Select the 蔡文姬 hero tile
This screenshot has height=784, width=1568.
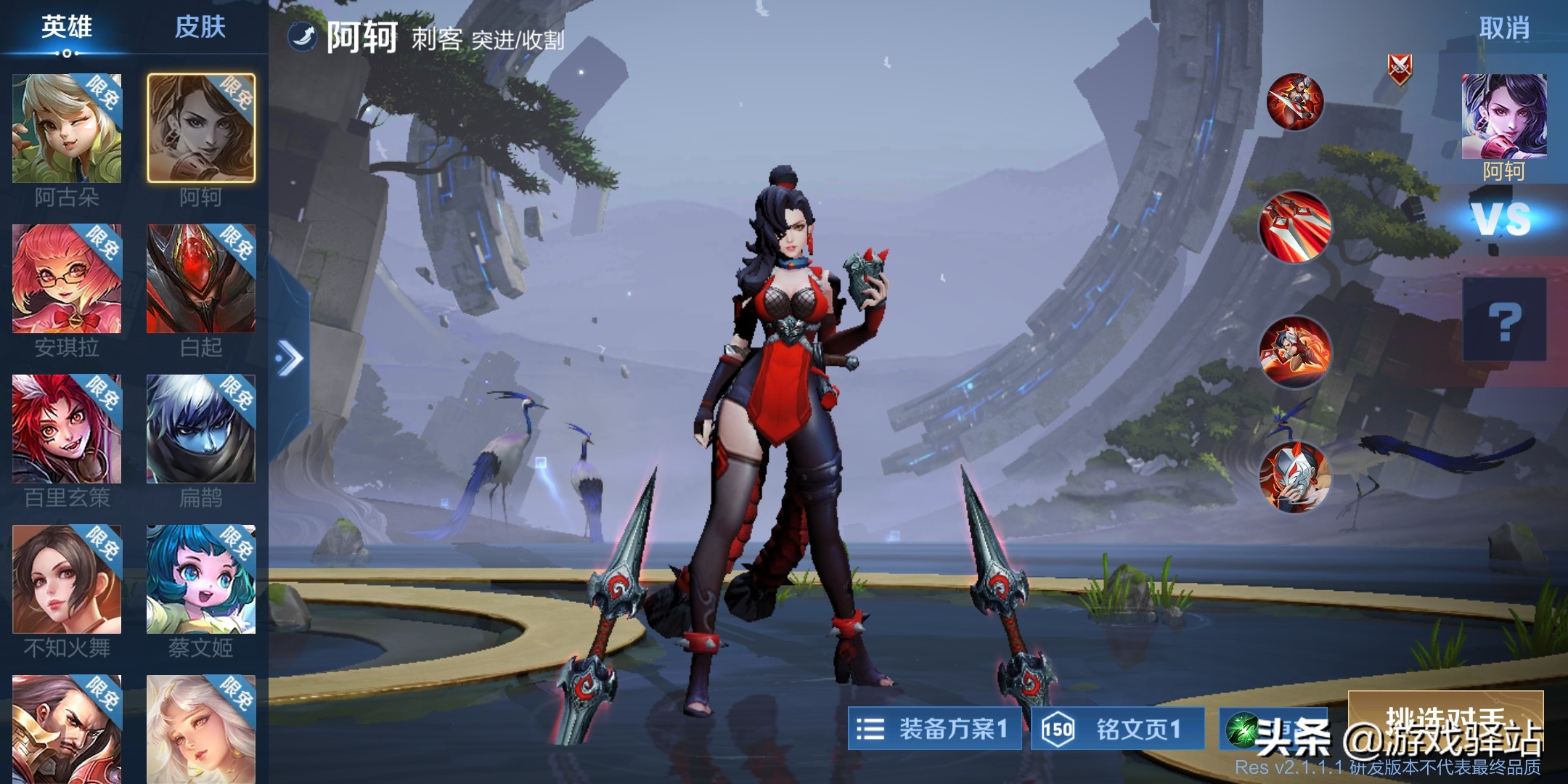pos(201,580)
